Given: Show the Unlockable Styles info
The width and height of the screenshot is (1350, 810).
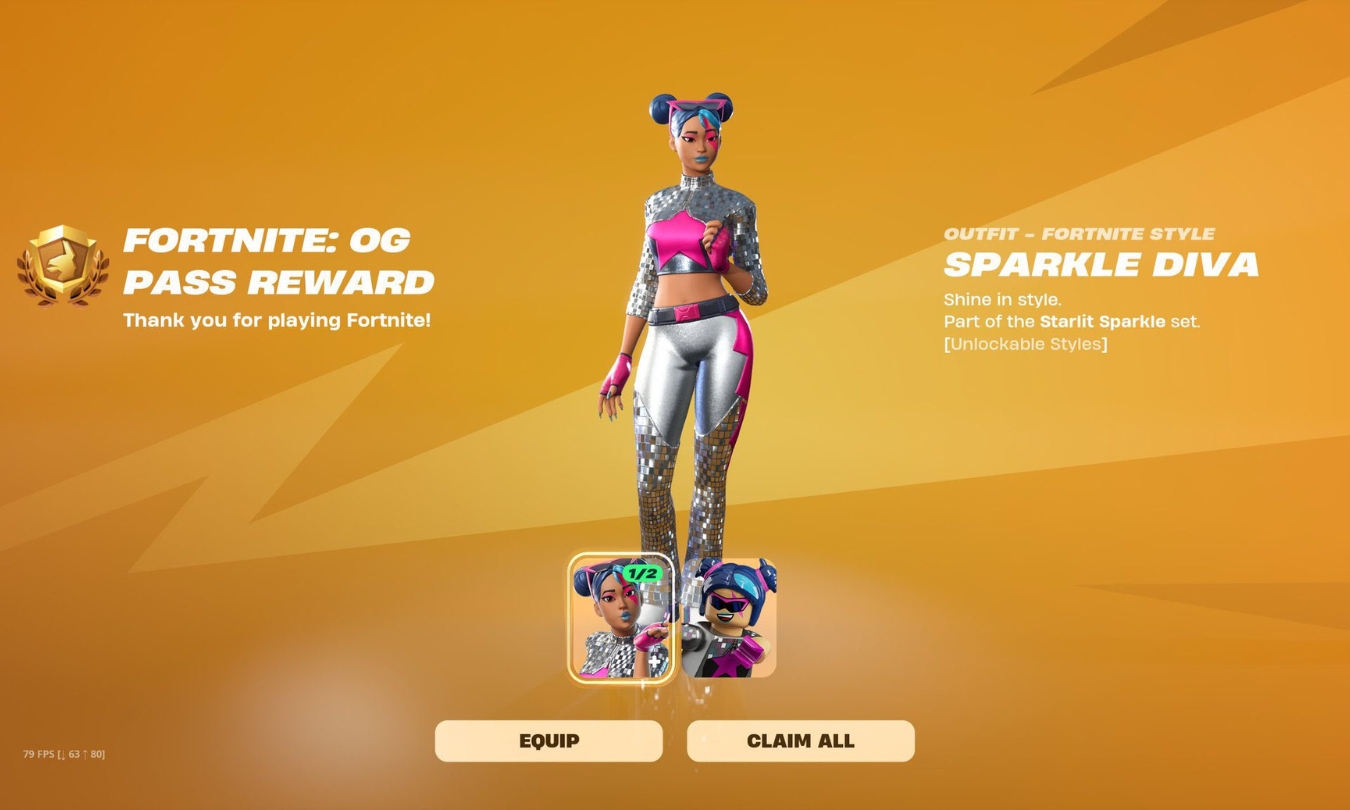Looking at the screenshot, I should tap(1025, 344).
